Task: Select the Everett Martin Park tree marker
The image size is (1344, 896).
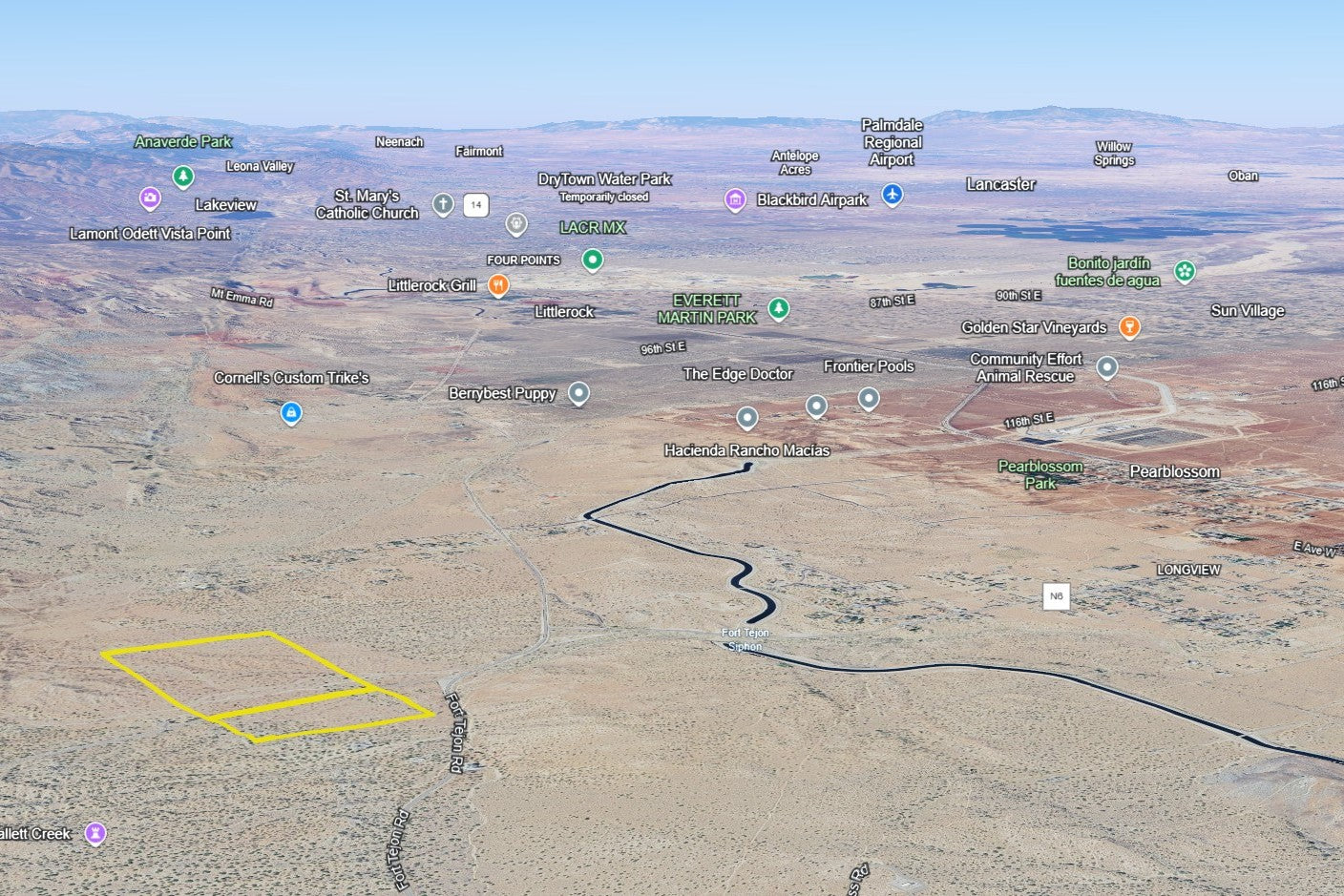Action: click(779, 308)
